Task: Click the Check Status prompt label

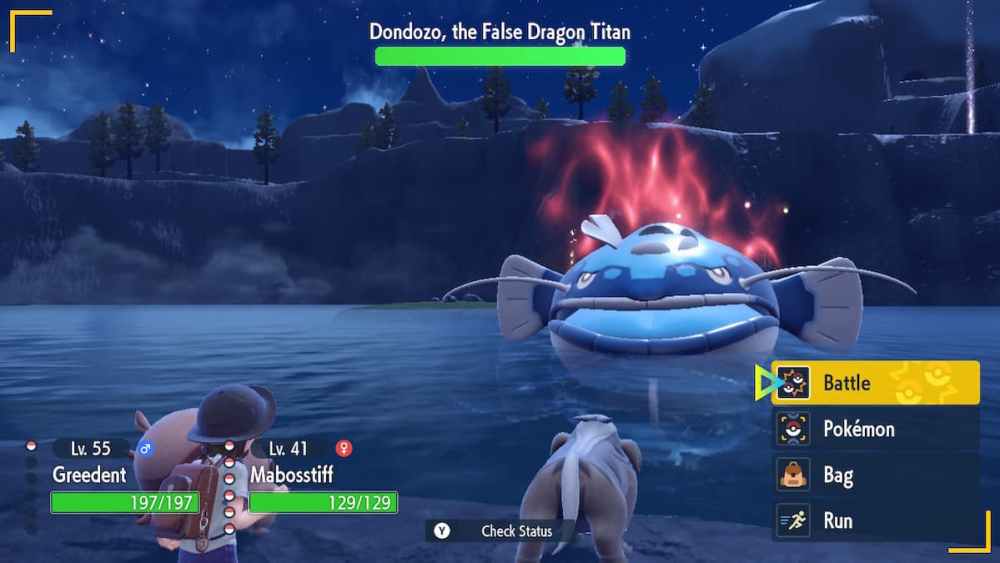Action: [516, 530]
